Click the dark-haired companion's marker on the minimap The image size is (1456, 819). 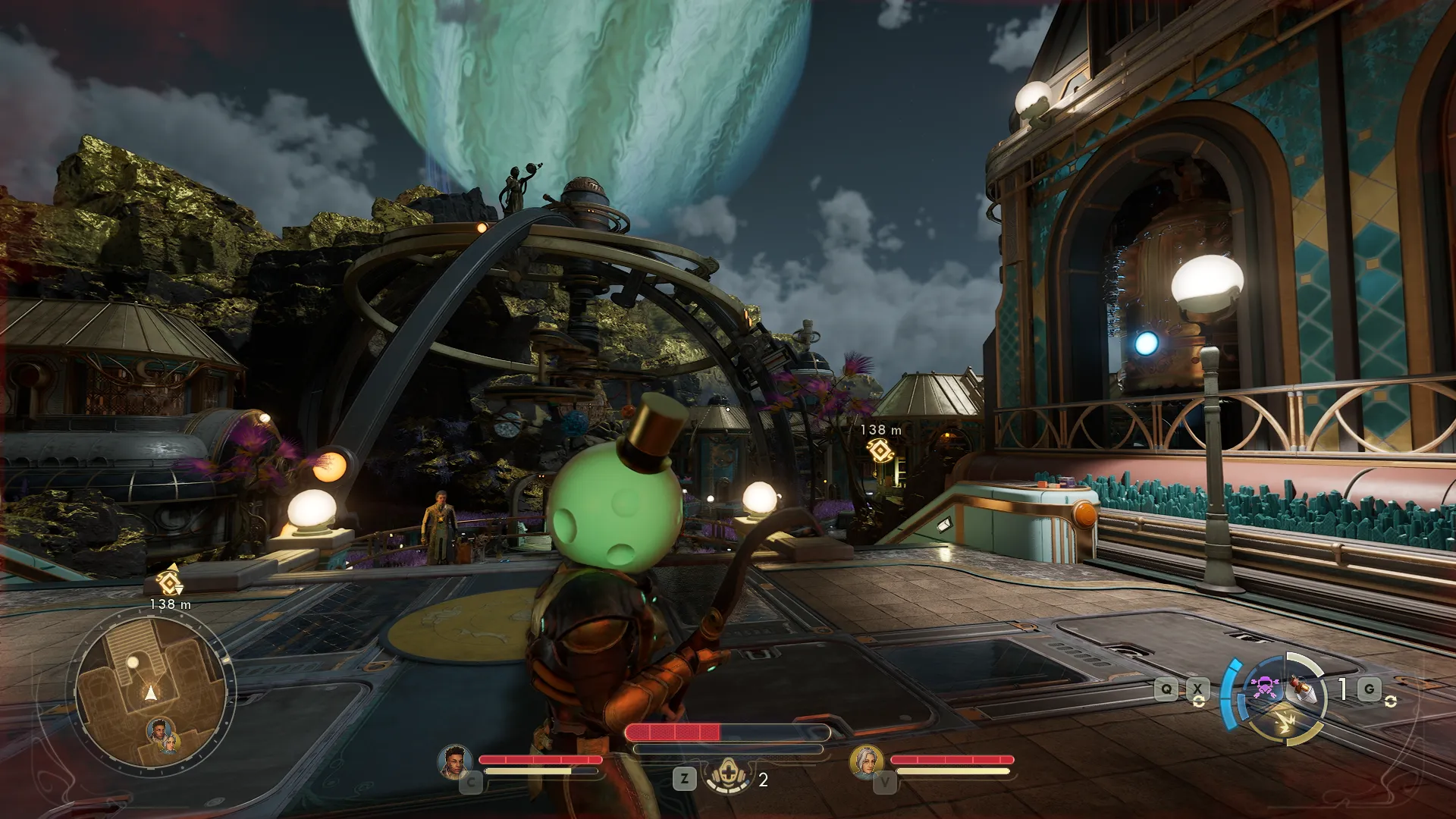tap(158, 730)
